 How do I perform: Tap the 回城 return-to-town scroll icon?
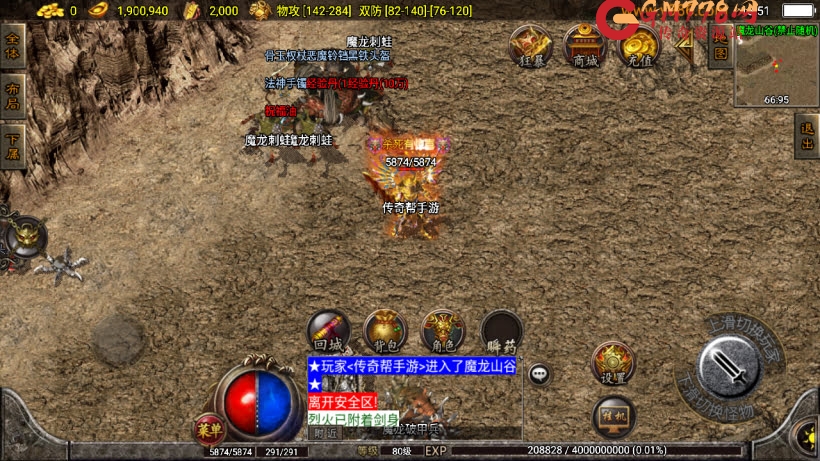(329, 331)
